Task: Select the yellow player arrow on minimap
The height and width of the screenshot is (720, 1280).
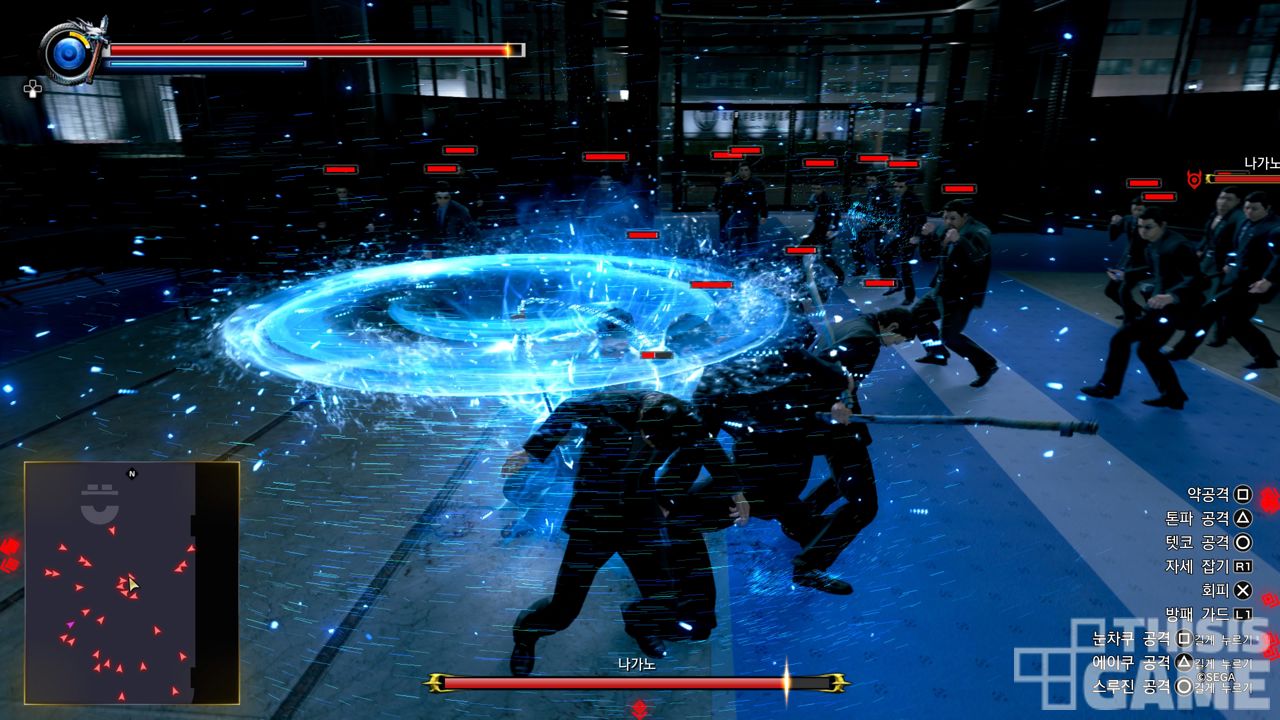Action: (132, 584)
